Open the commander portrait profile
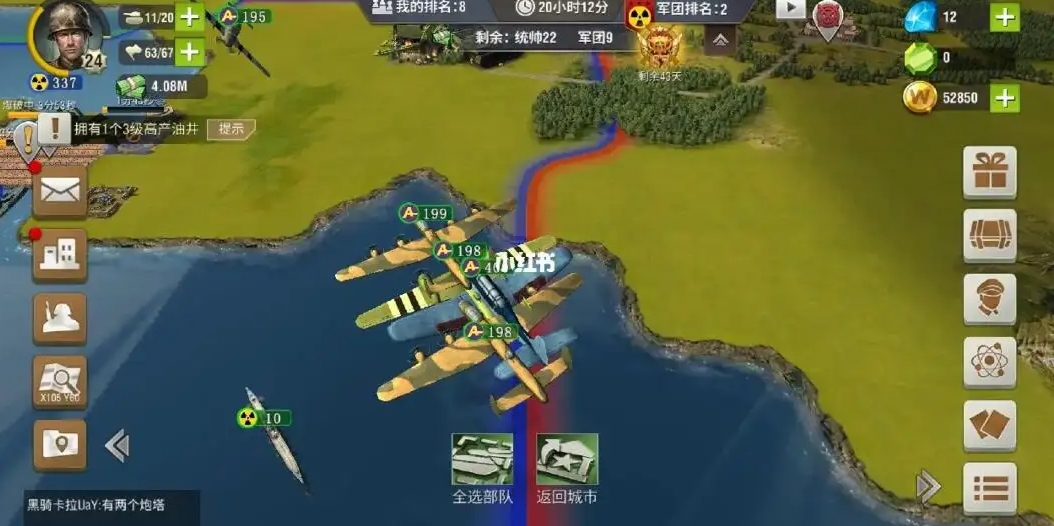1054x526 pixels. point(67,34)
